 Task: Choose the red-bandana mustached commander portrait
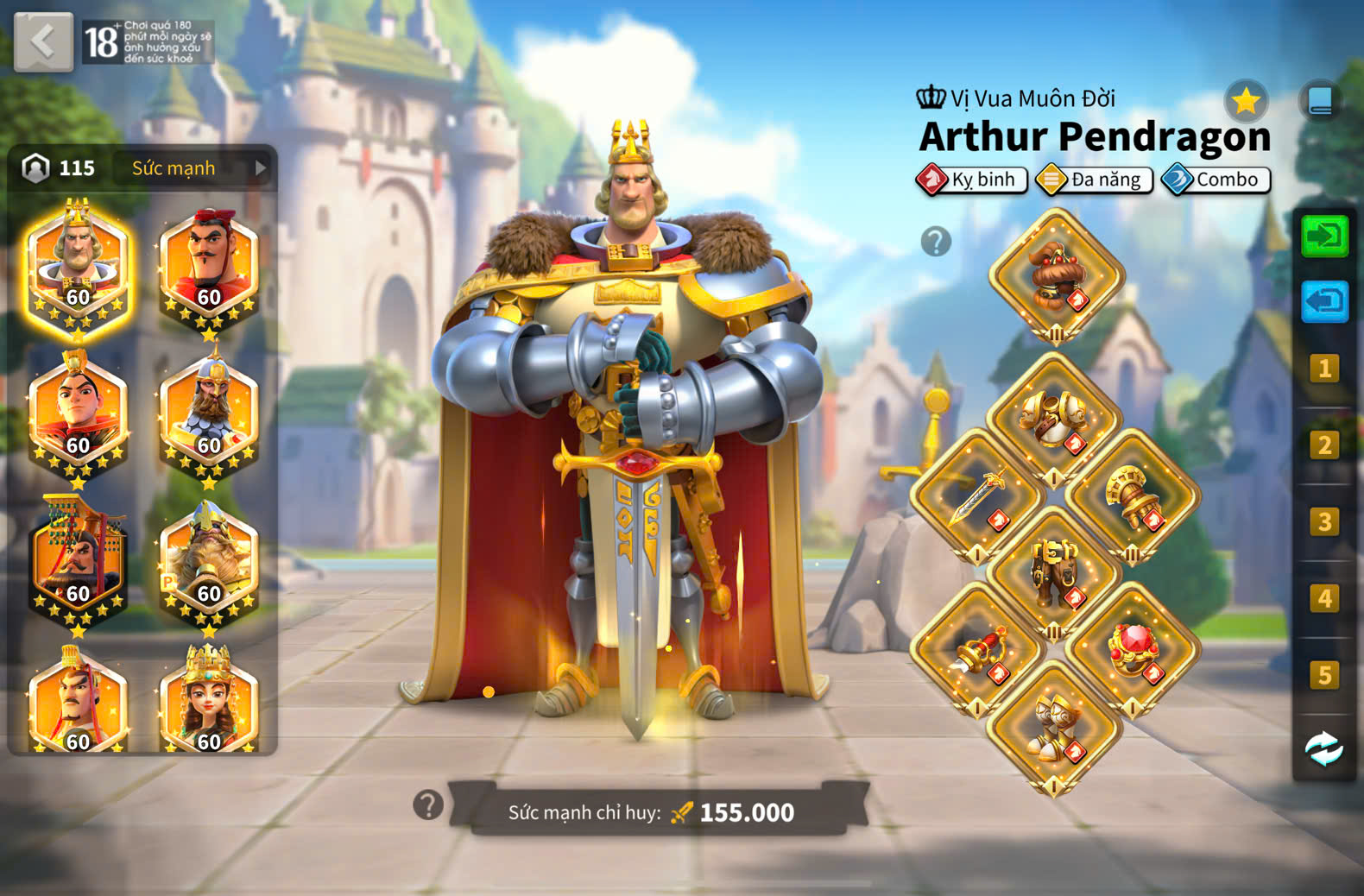(x=208, y=262)
